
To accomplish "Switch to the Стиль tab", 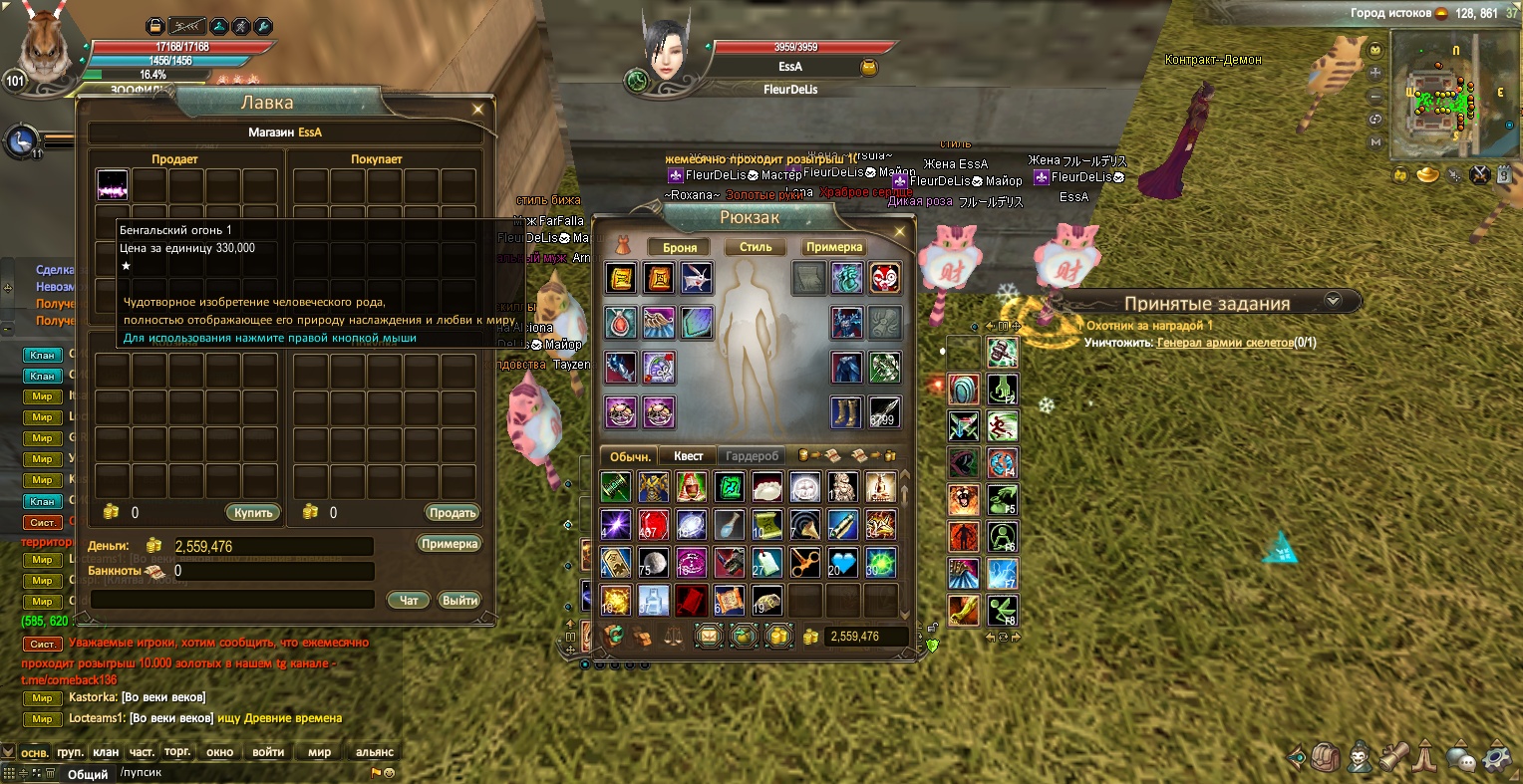I will (756, 247).
